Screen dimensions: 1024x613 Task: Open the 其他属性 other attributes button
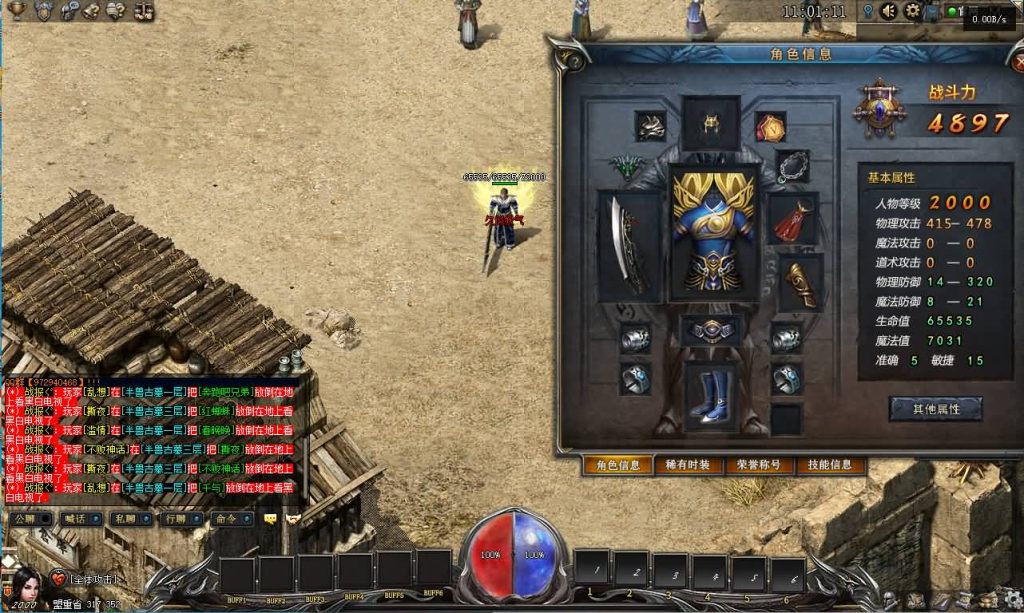pos(935,409)
